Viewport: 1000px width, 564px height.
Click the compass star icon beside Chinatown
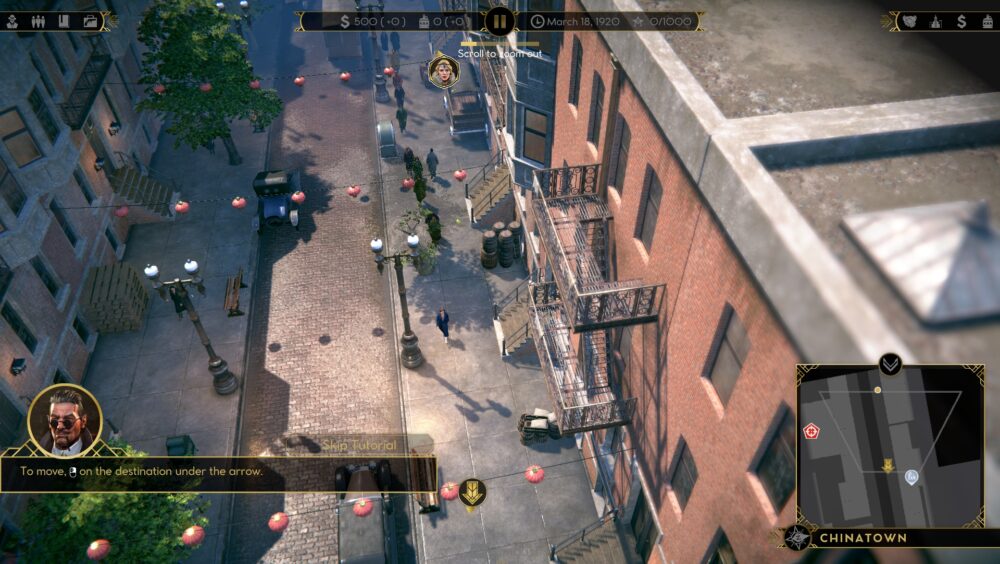797,538
